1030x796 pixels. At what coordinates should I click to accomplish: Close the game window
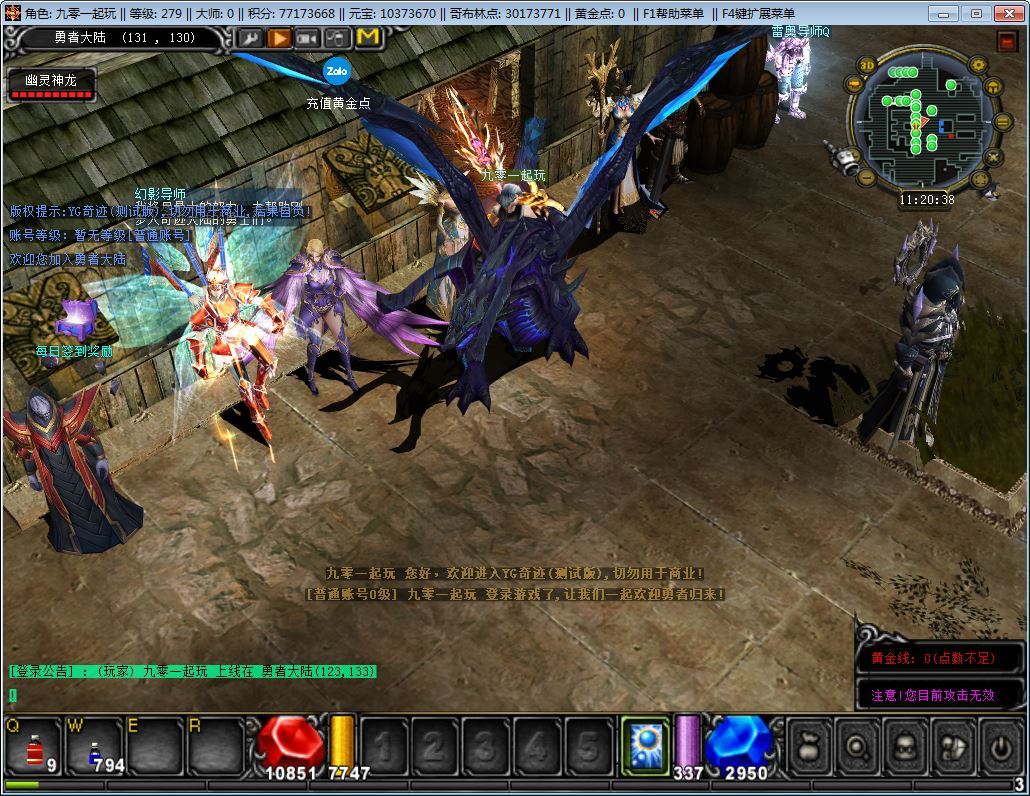coord(1008,13)
